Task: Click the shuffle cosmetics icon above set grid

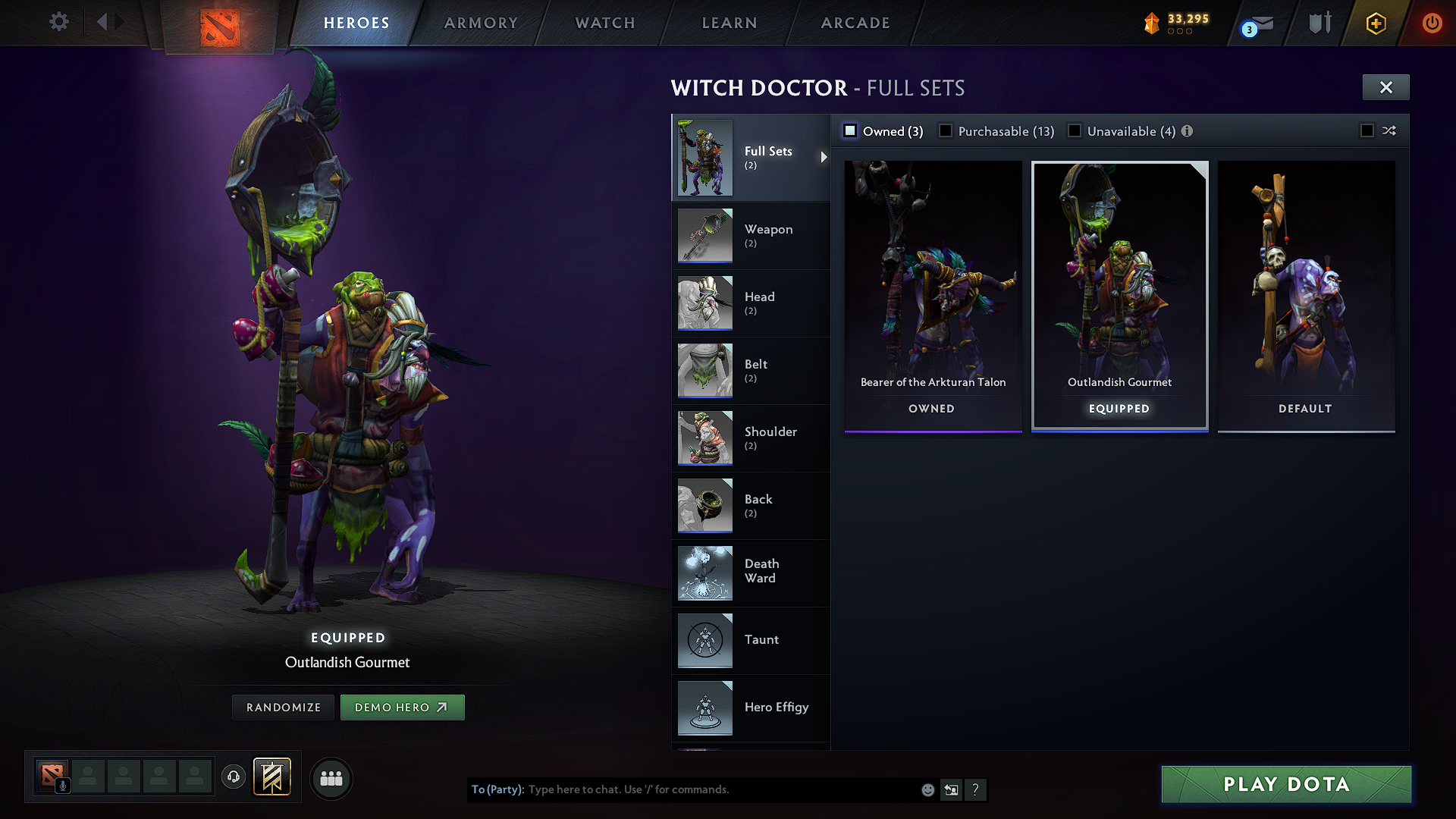Action: 1390,130
